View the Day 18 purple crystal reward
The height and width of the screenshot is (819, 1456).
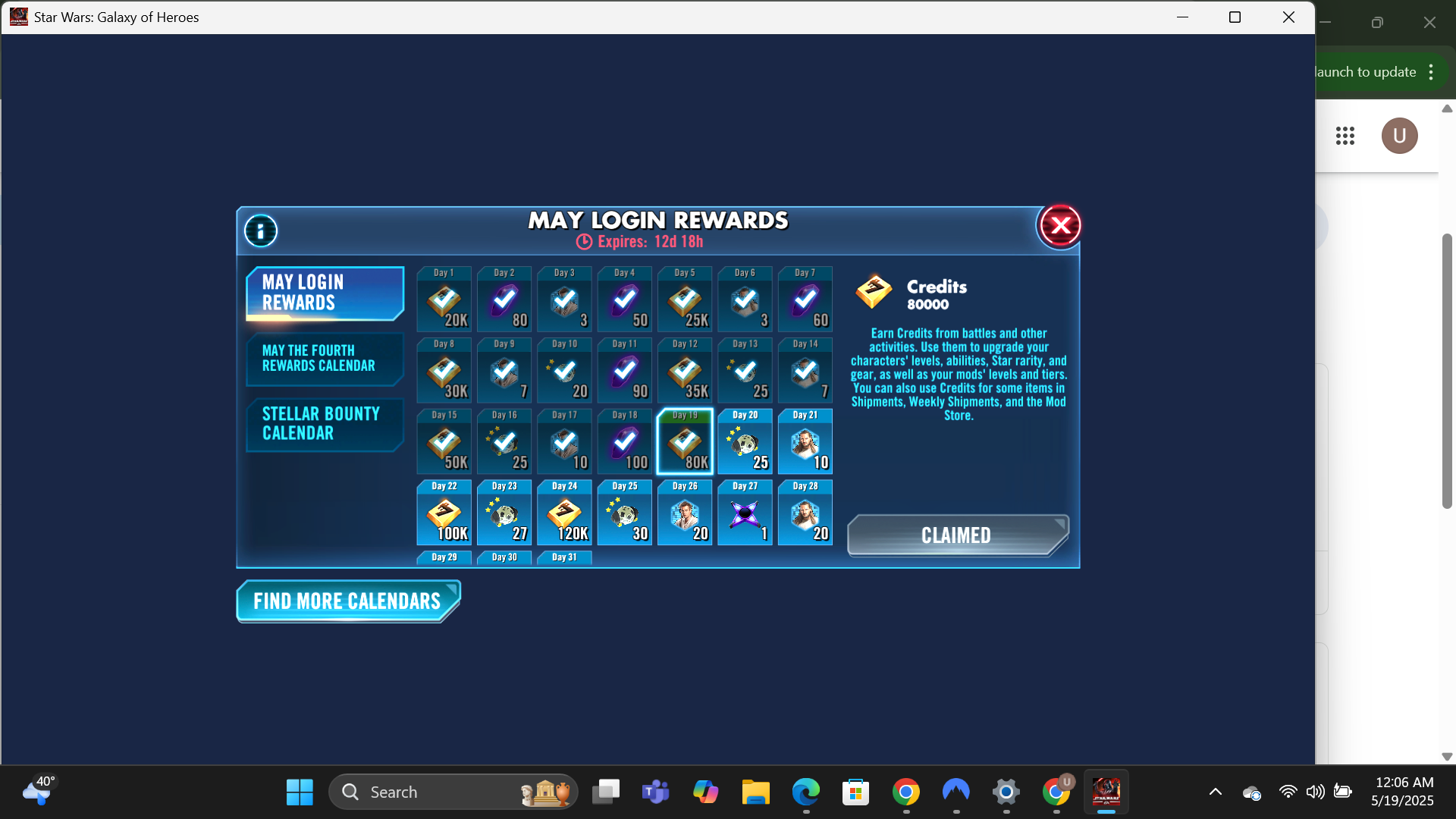click(x=624, y=441)
